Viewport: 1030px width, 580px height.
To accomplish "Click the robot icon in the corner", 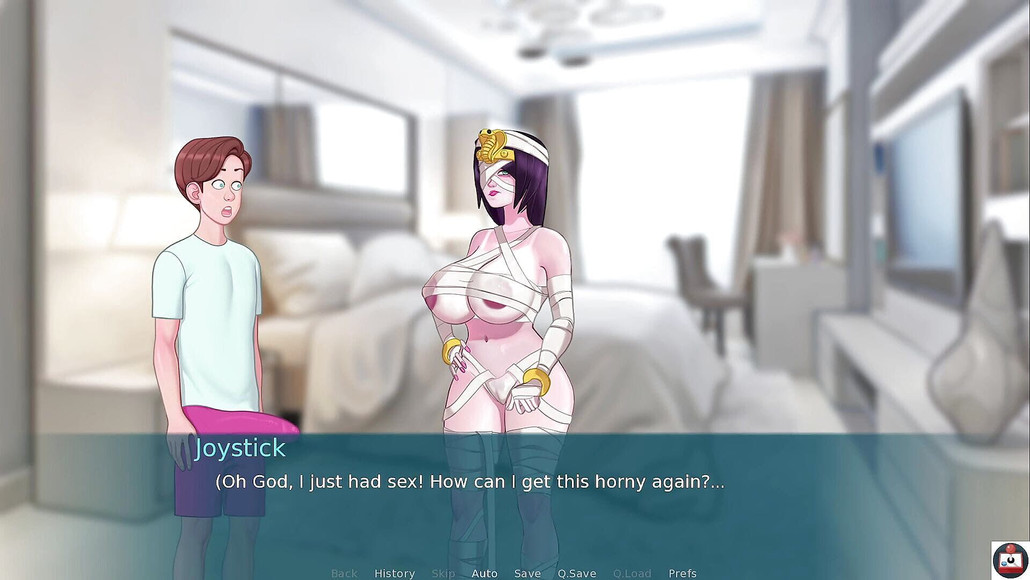I will (1009, 559).
